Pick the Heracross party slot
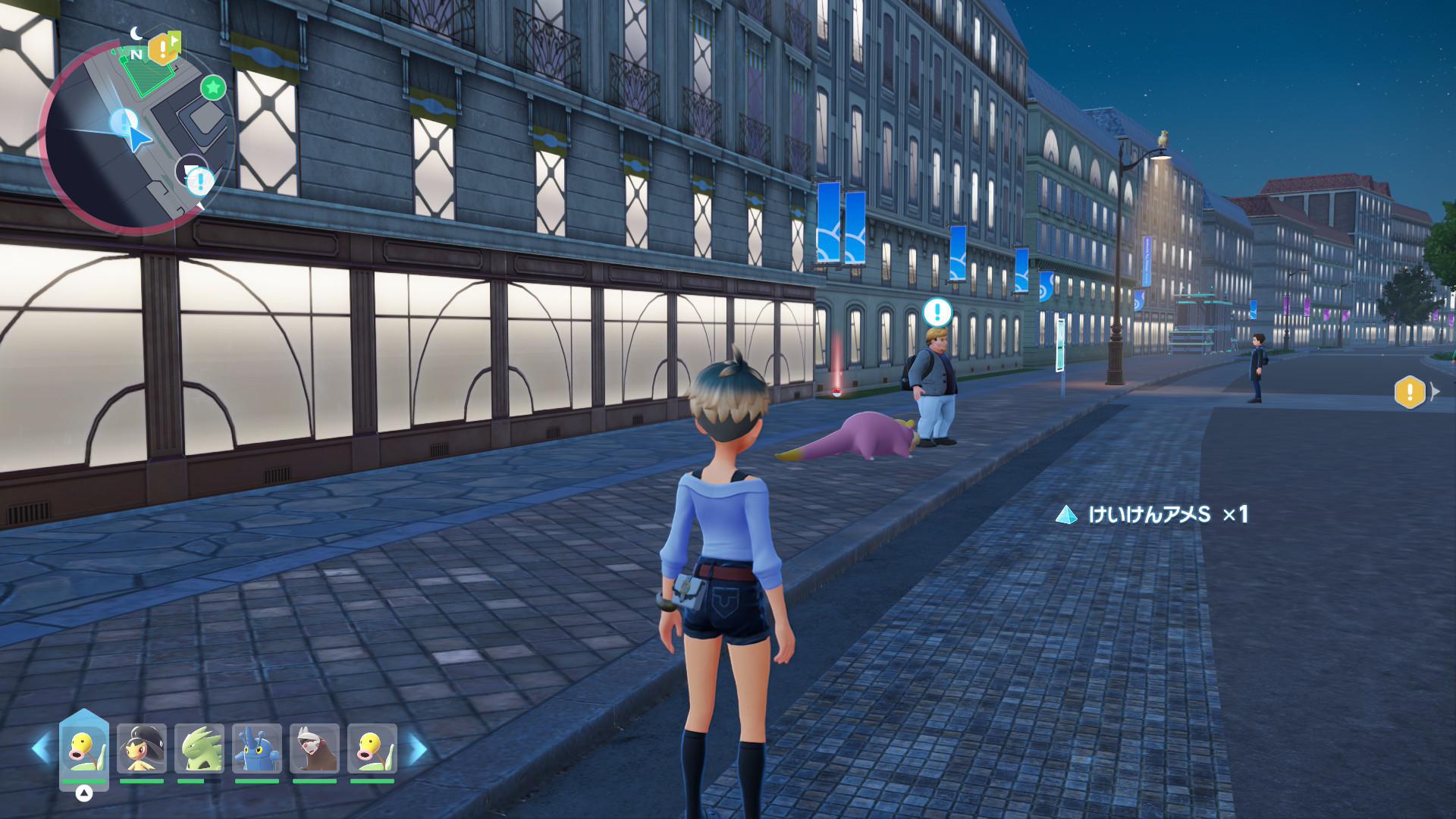 tap(257, 749)
